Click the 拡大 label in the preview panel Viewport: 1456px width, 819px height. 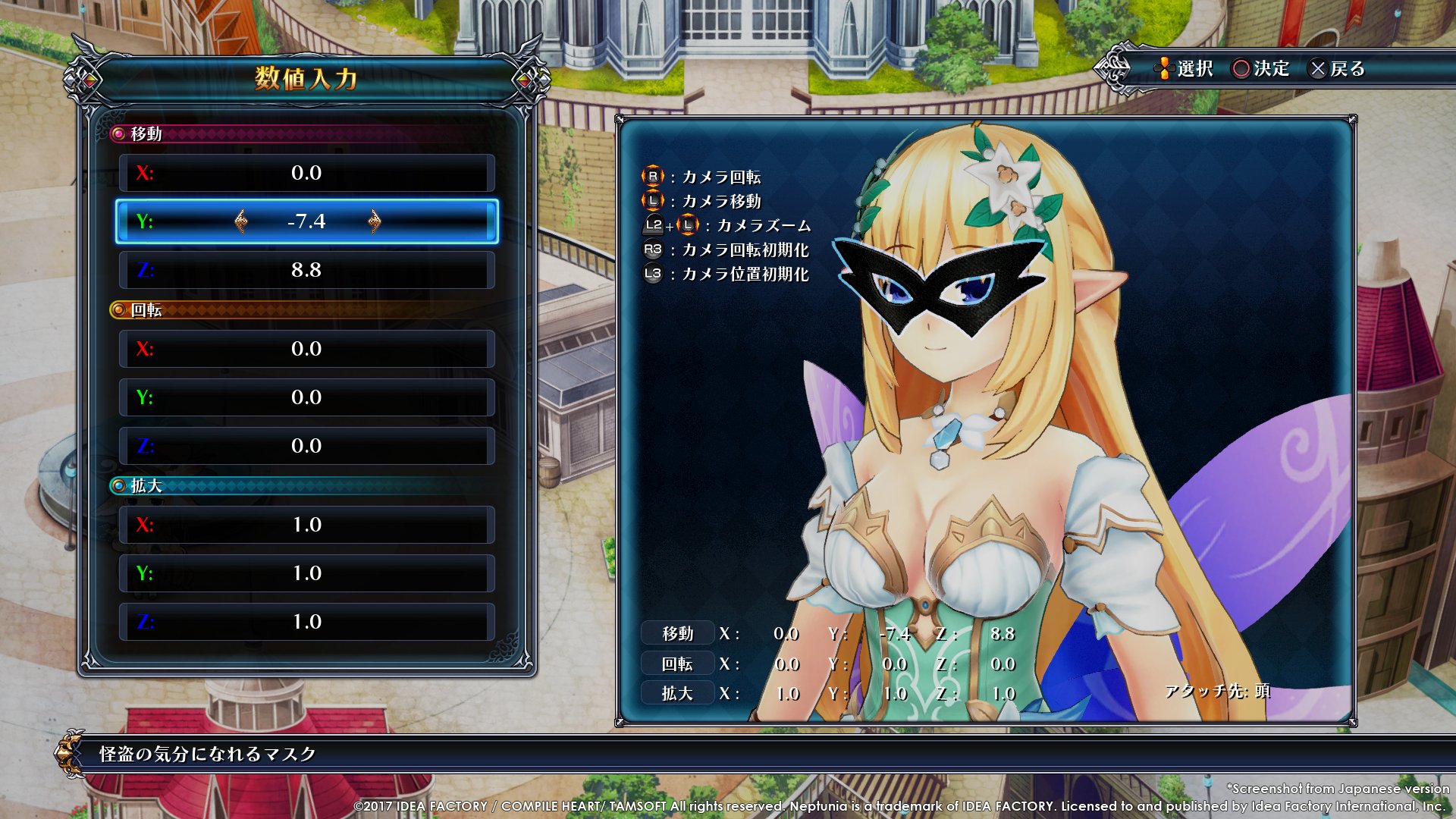pyautogui.click(x=677, y=693)
